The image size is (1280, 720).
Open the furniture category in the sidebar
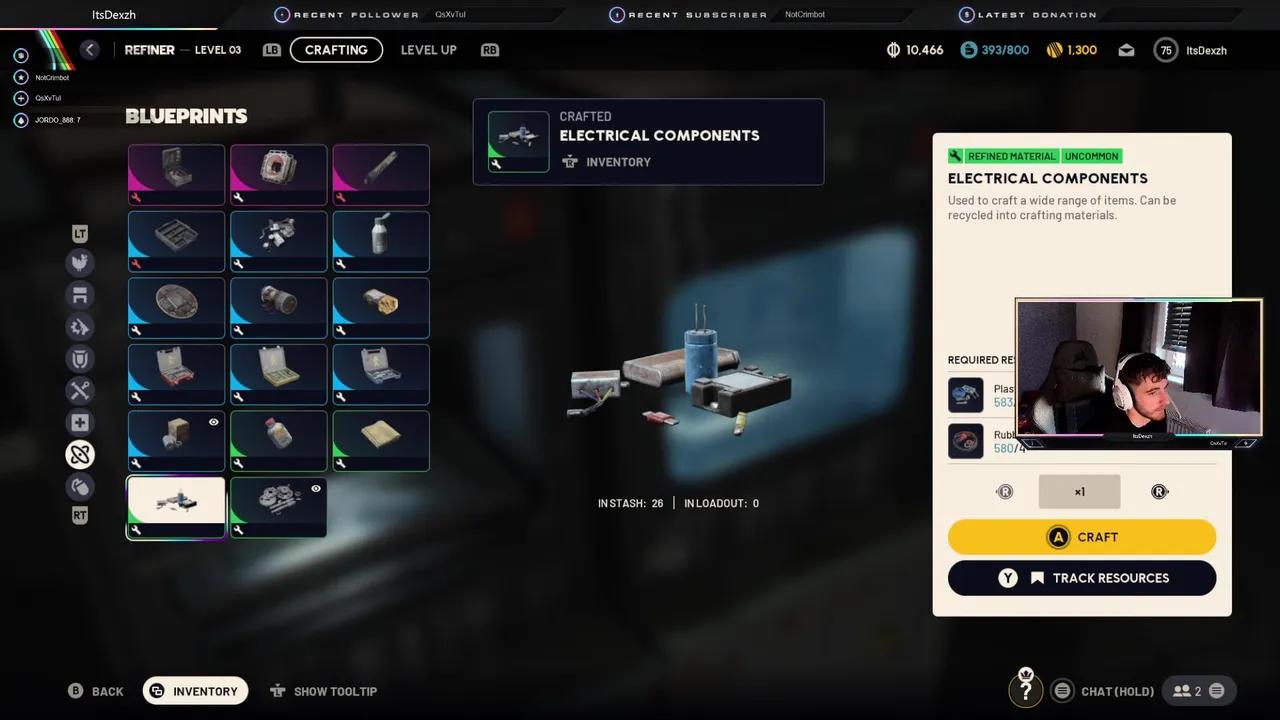point(80,294)
